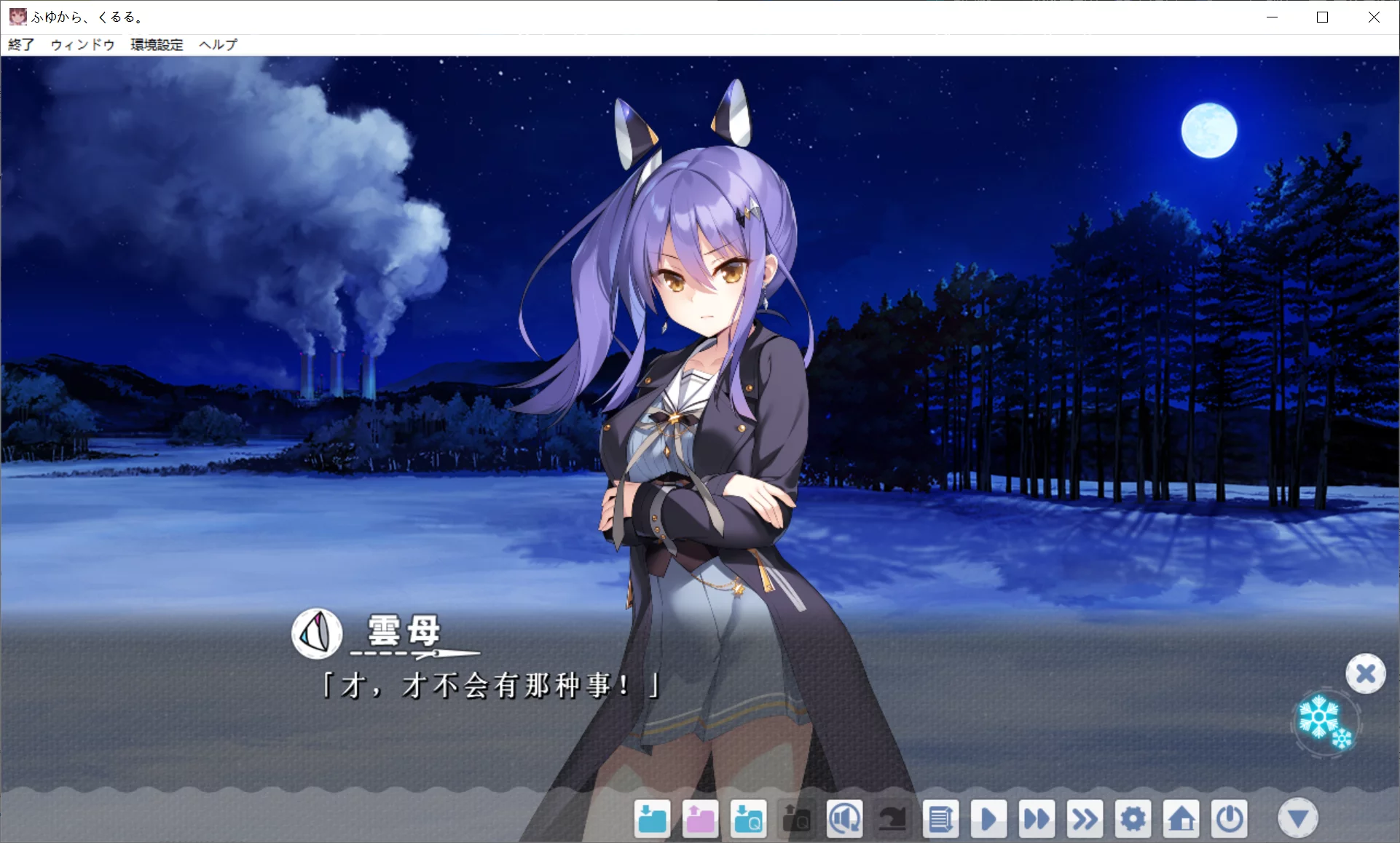Open the quit game power icon
Viewport: 1400px width, 843px height.
pyautogui.click(x=1229, y=818)
